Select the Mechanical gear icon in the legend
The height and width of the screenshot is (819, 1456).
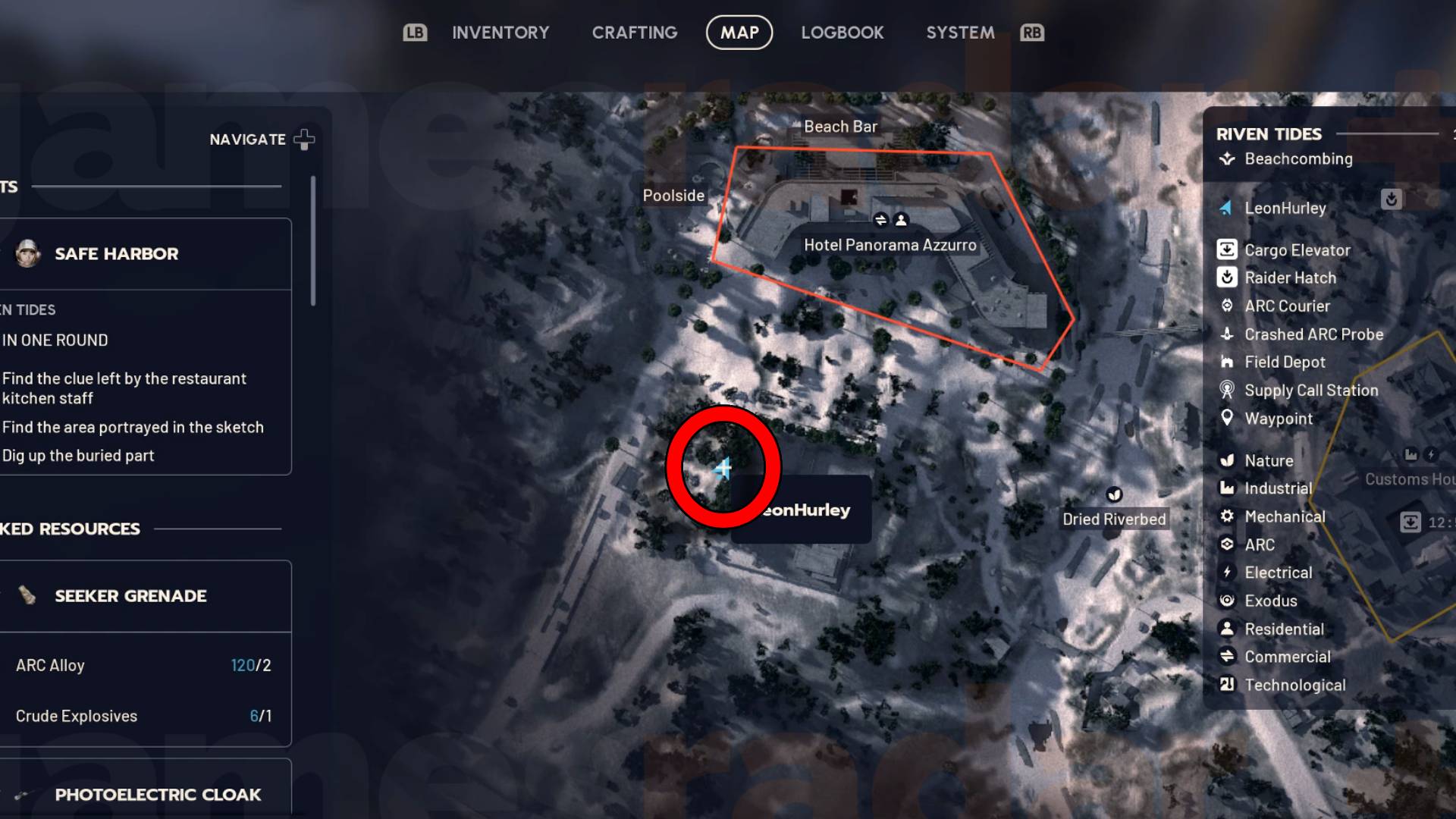coord(1228,516)
